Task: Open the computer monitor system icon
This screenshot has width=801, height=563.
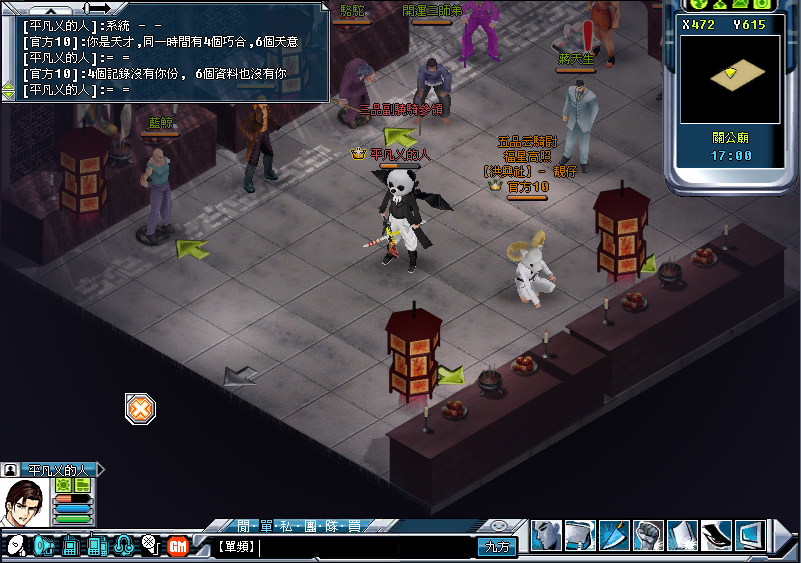Action: click(750, 536)
